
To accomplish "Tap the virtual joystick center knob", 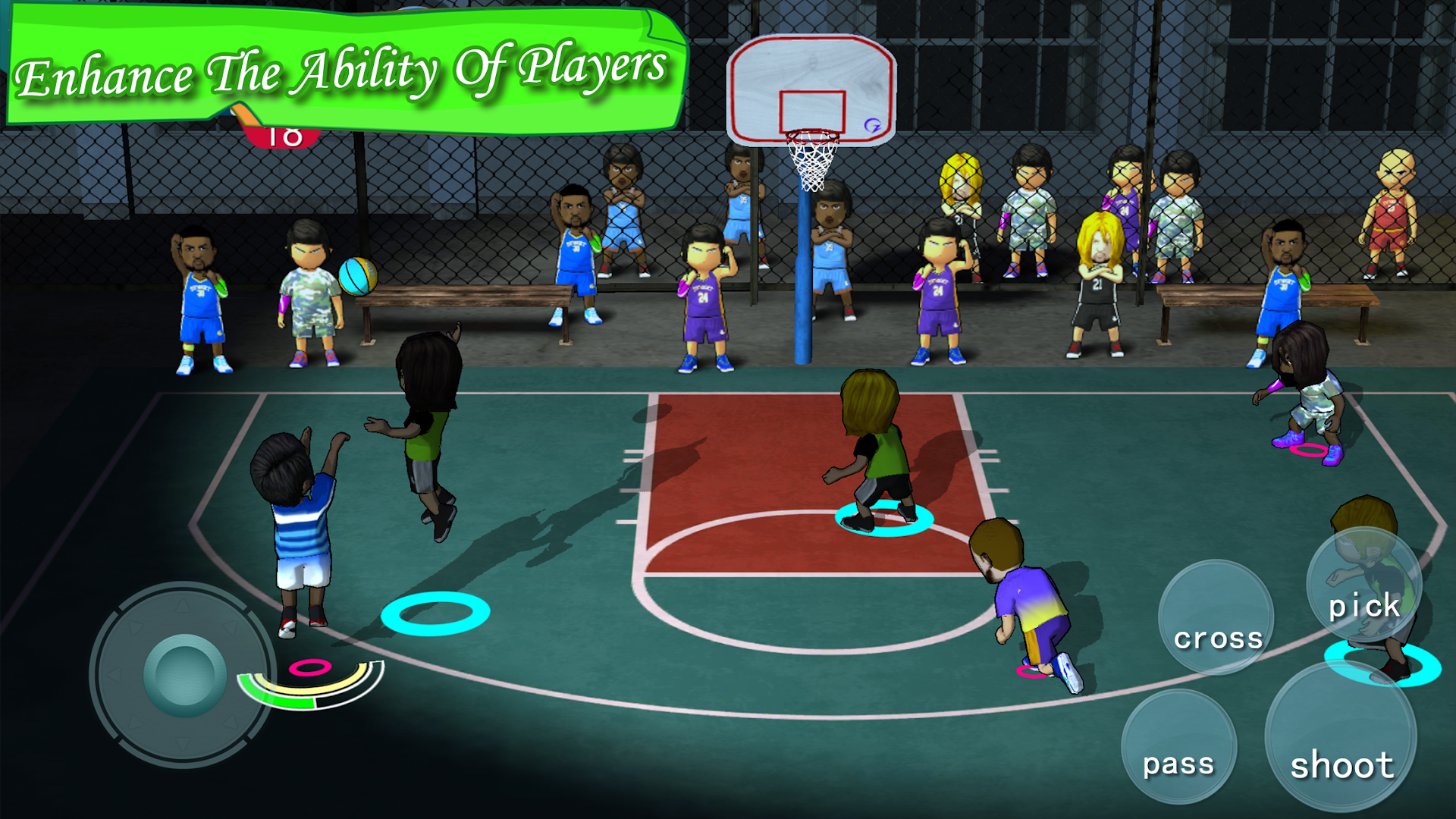I will coord(184,675).
